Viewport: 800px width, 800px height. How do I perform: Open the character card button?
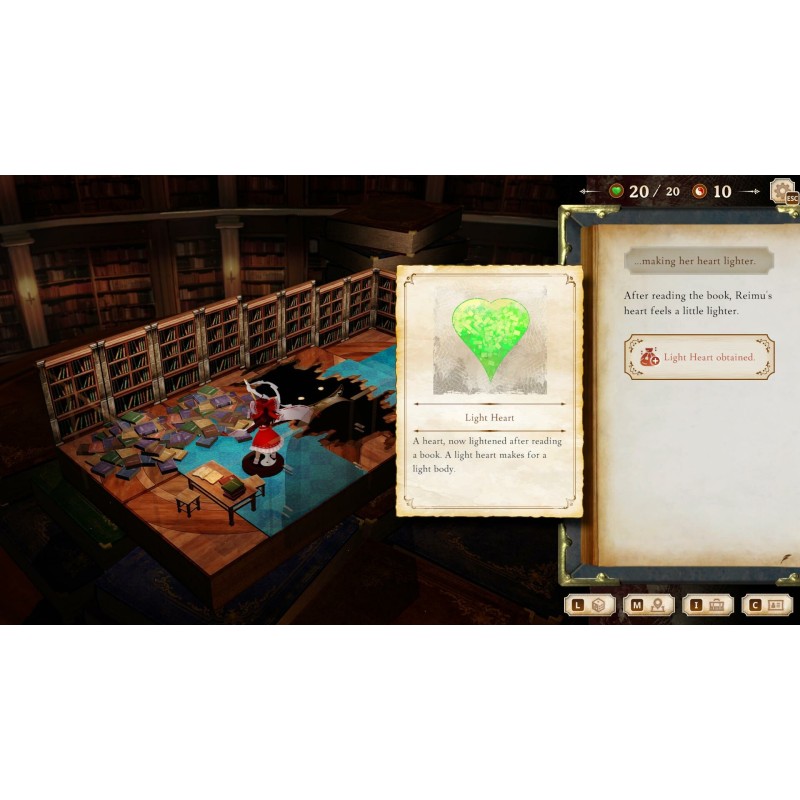(766, 605)
